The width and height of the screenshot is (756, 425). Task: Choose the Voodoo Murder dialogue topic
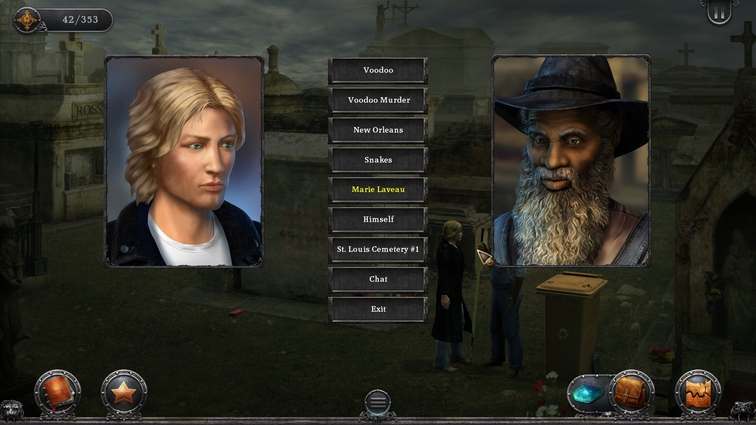click(378, 100)
